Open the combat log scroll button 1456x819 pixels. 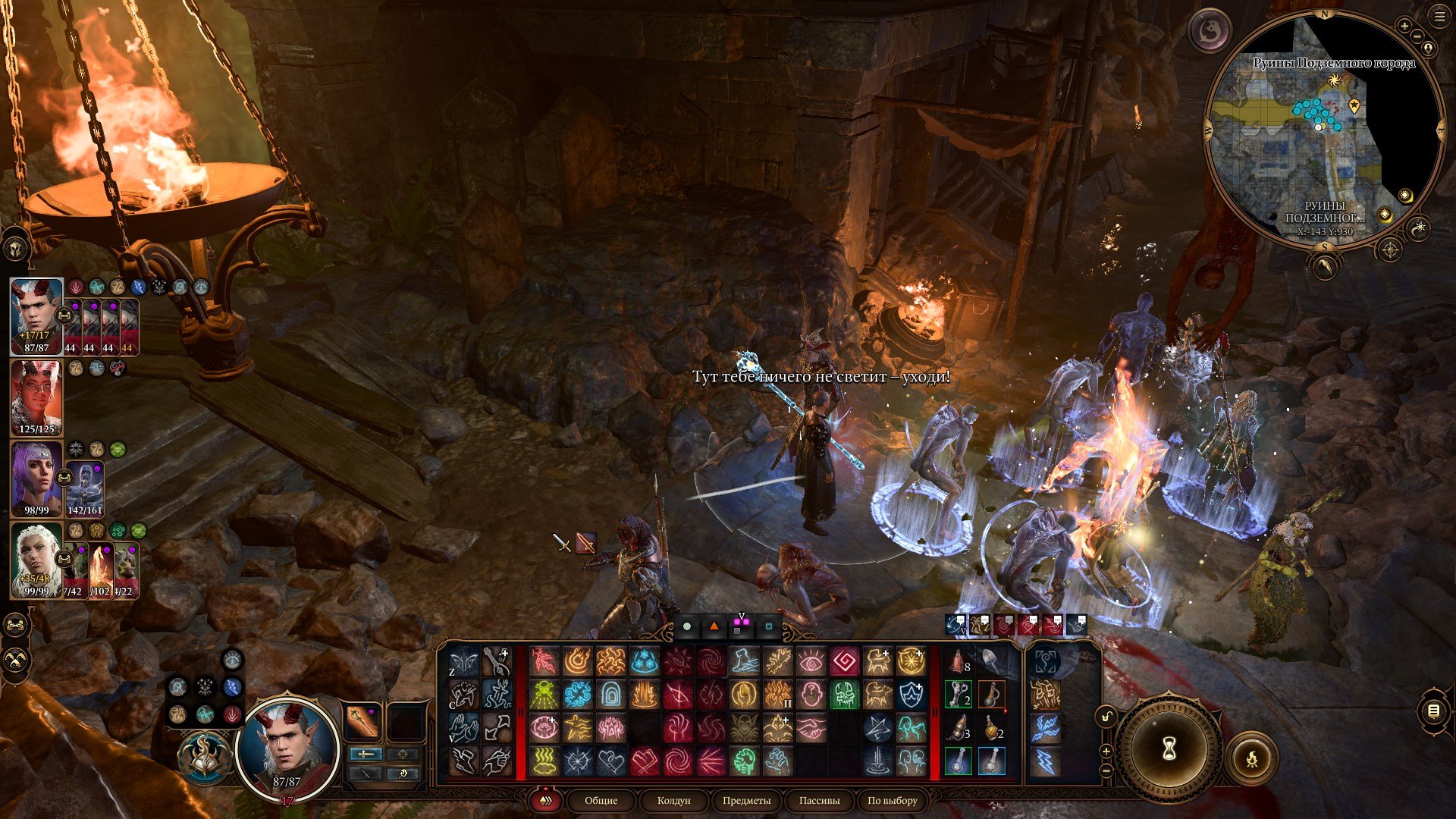tap(1432, 711)
